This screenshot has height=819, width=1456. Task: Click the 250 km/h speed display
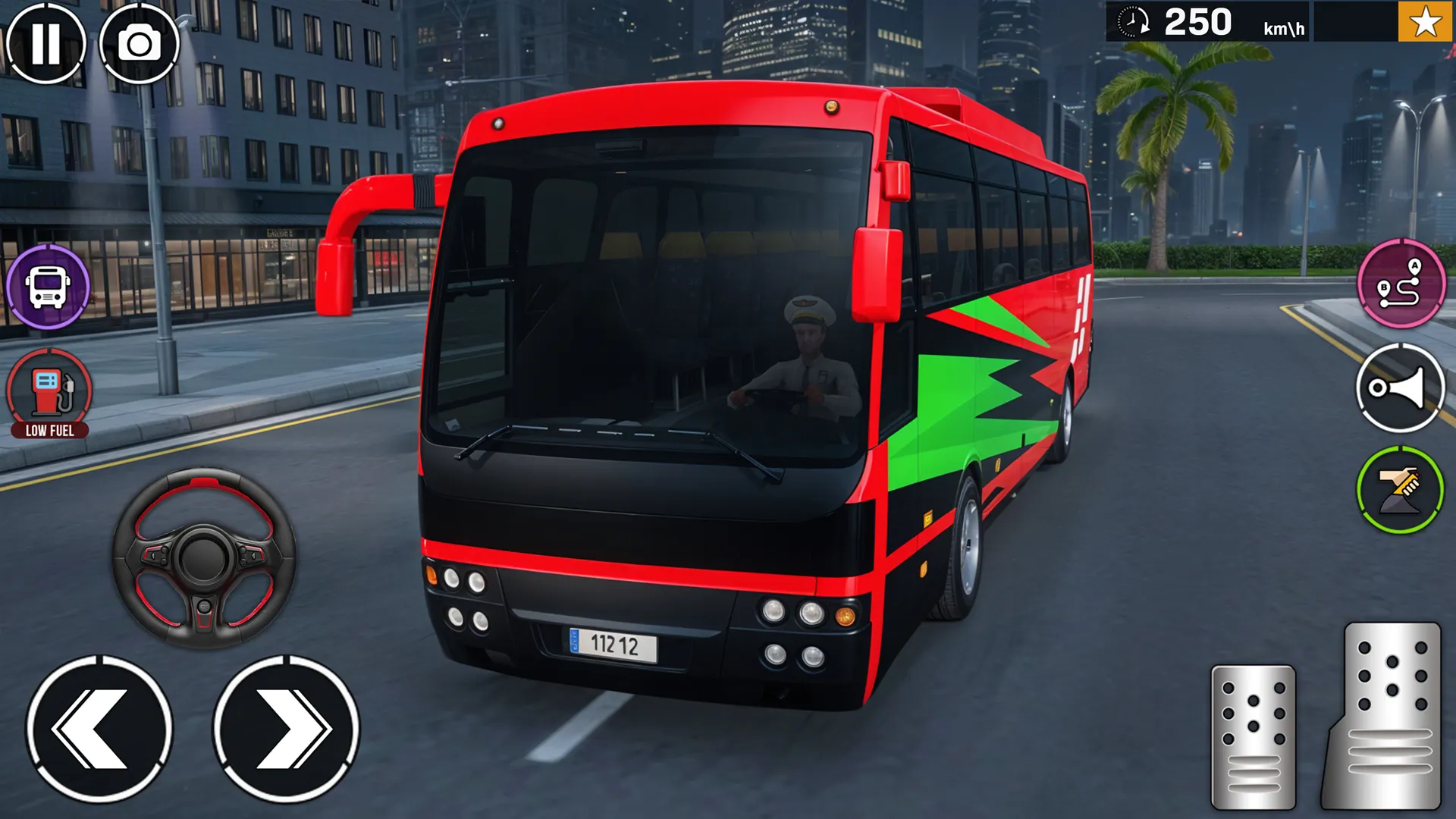coord(1198,23)
